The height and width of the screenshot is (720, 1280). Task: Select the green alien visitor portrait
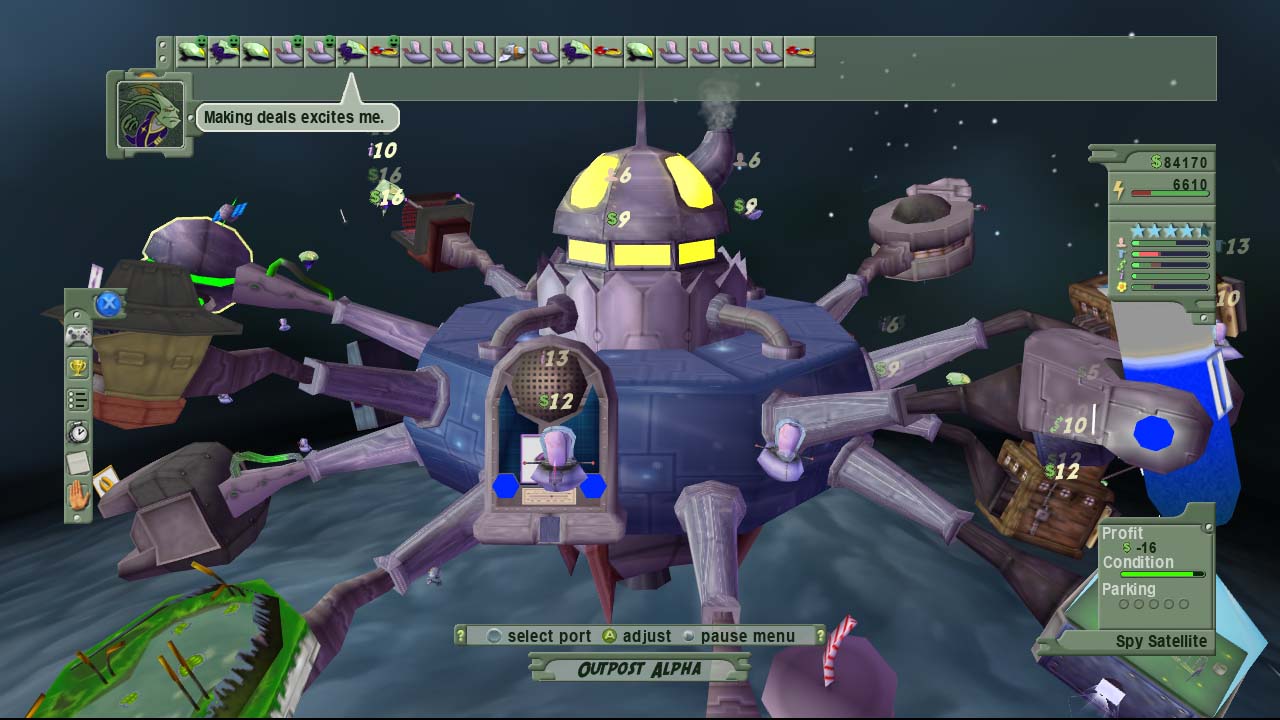click(150, 115)
